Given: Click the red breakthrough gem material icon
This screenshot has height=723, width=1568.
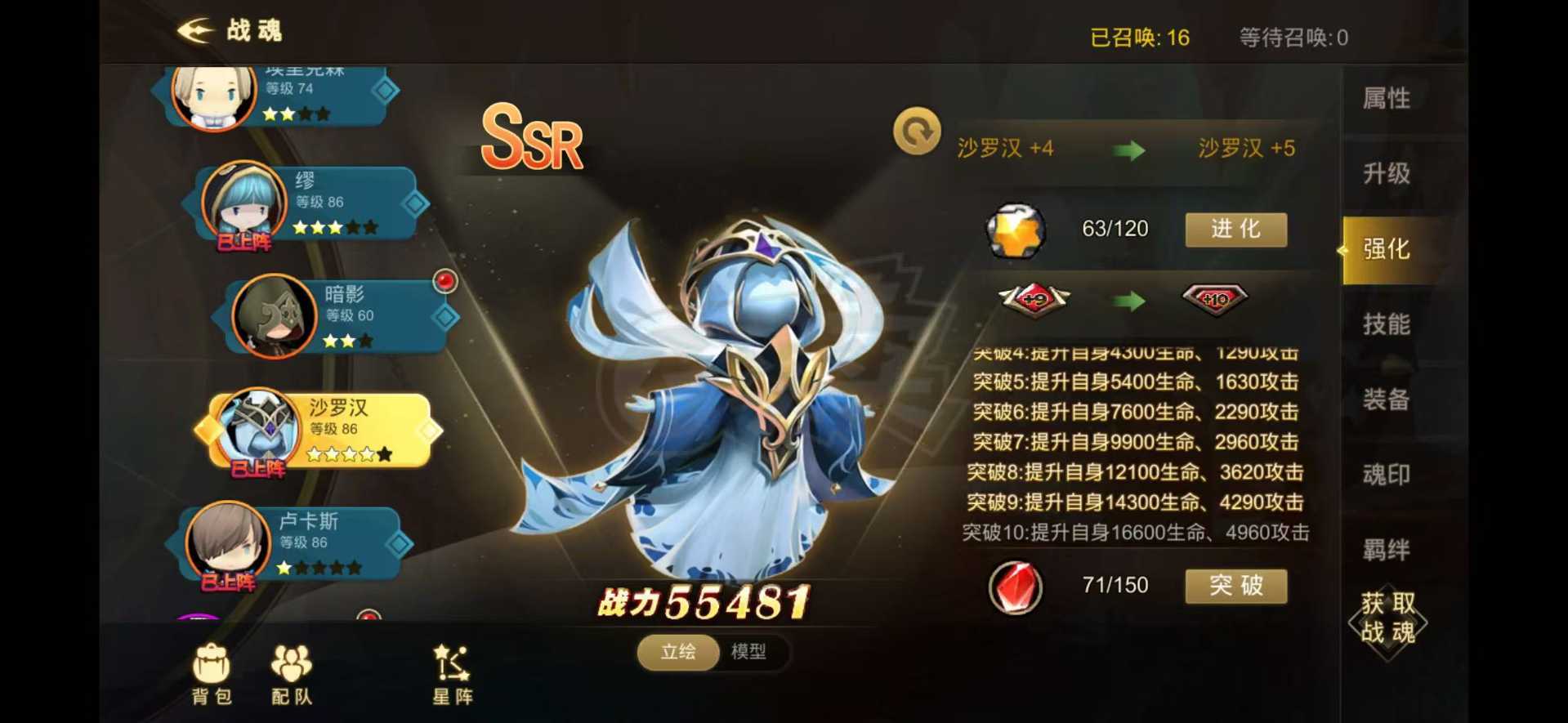Looking at the screenshot, I should 1015,585.
